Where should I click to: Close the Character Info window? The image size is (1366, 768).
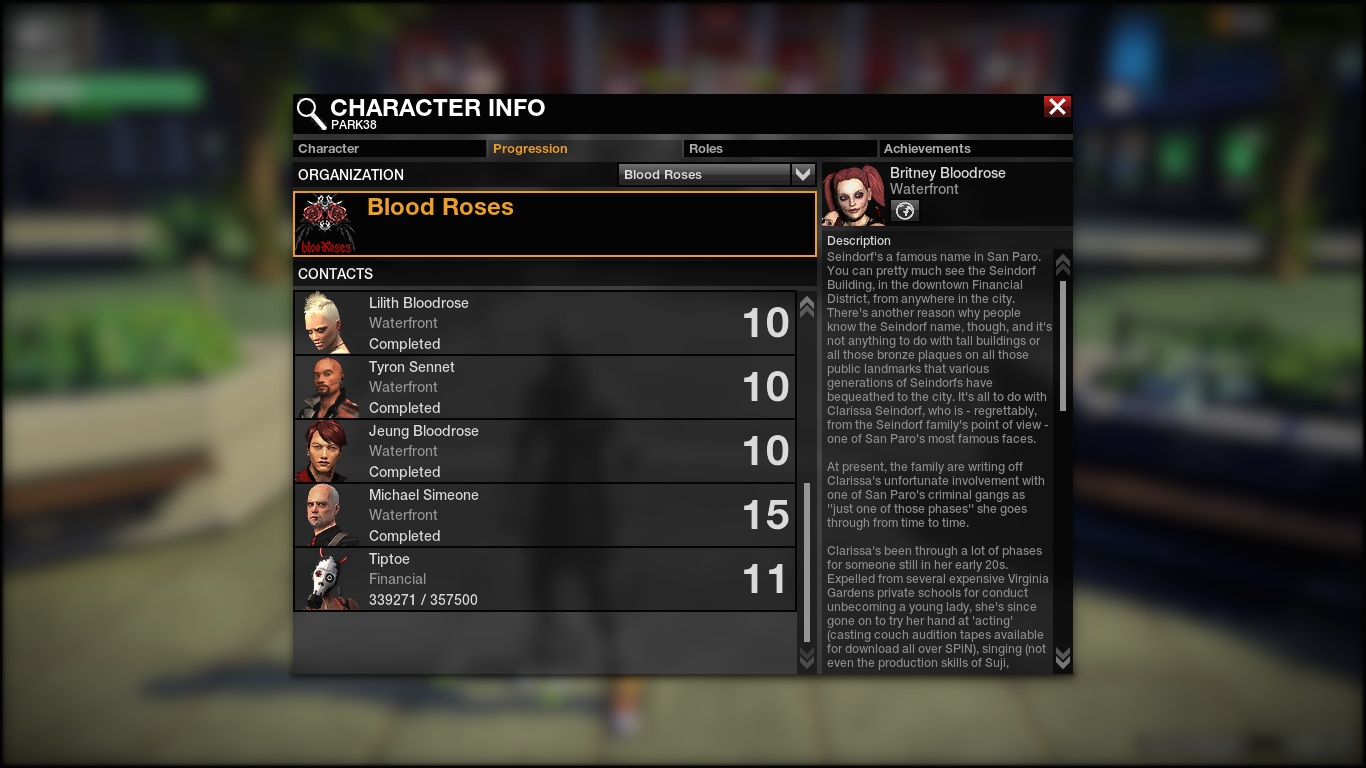tap(1057, 107)
